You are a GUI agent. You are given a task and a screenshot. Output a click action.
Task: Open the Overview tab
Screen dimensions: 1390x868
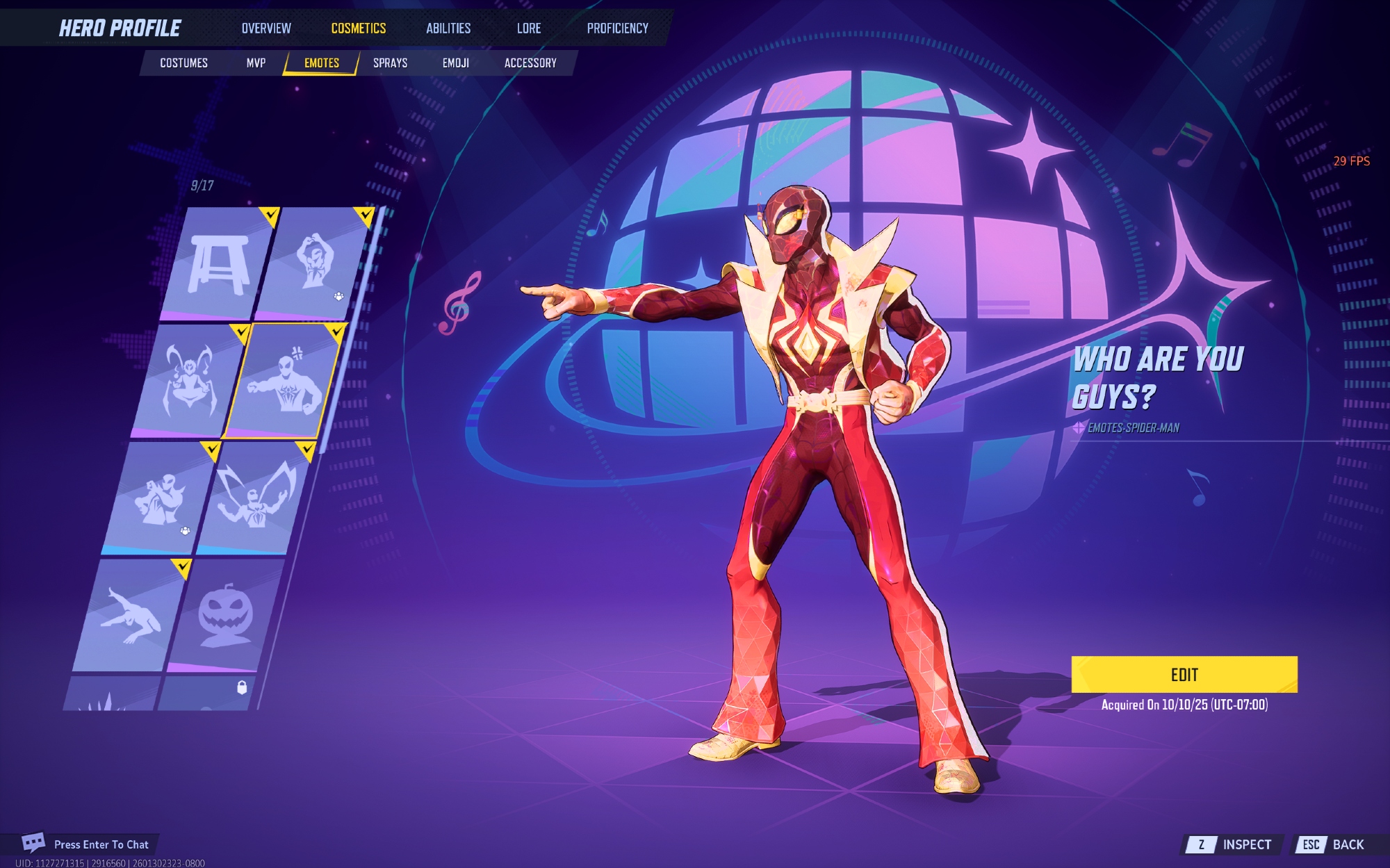(266, 28)
